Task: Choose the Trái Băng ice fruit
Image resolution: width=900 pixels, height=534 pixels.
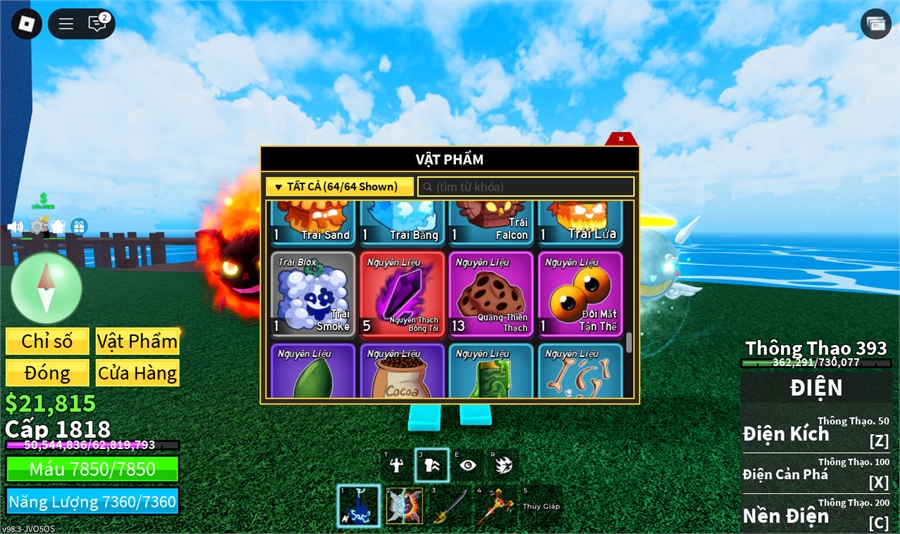Action: 402,221
